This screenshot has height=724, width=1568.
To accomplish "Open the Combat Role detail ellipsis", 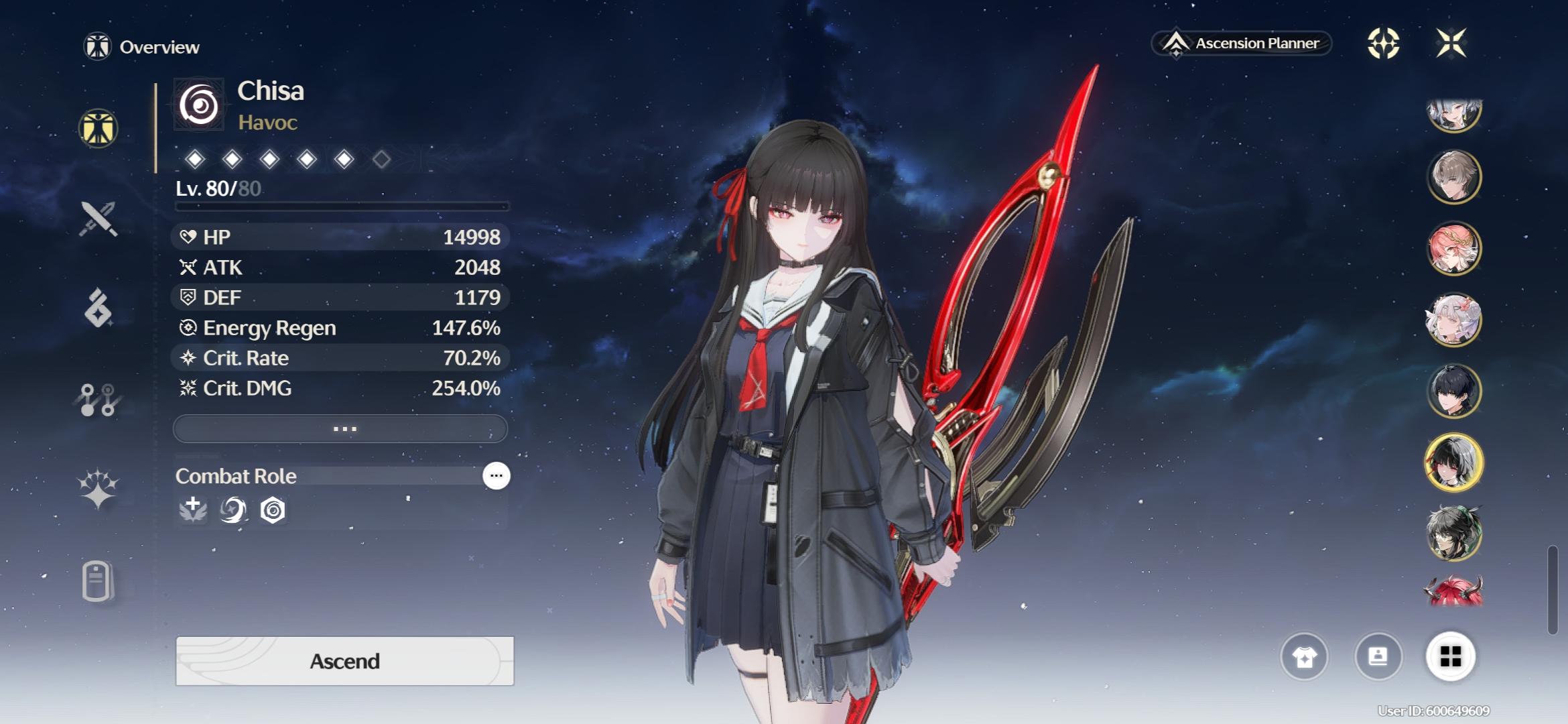I will point(496,476).
